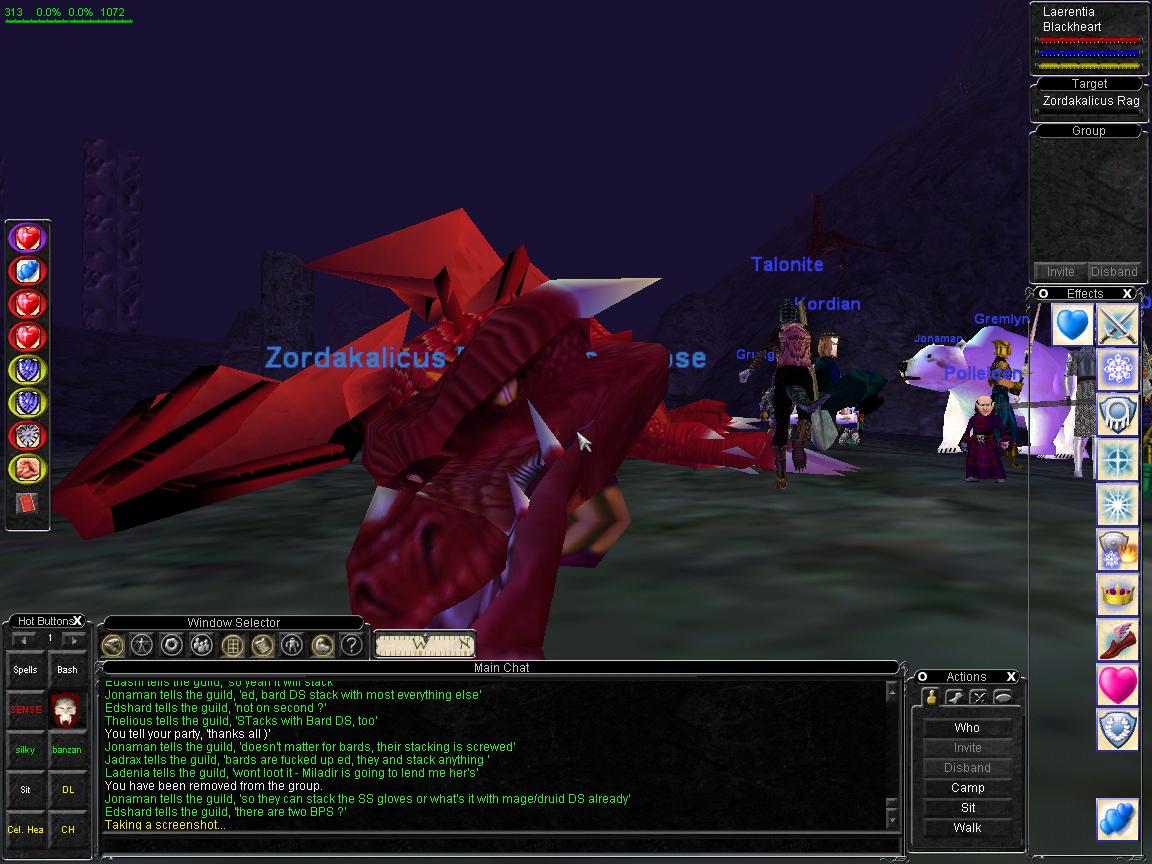This screenshot has width=1152, height=864.
Task: Trigger the red SENSE hot button
Action: (25, 710)
